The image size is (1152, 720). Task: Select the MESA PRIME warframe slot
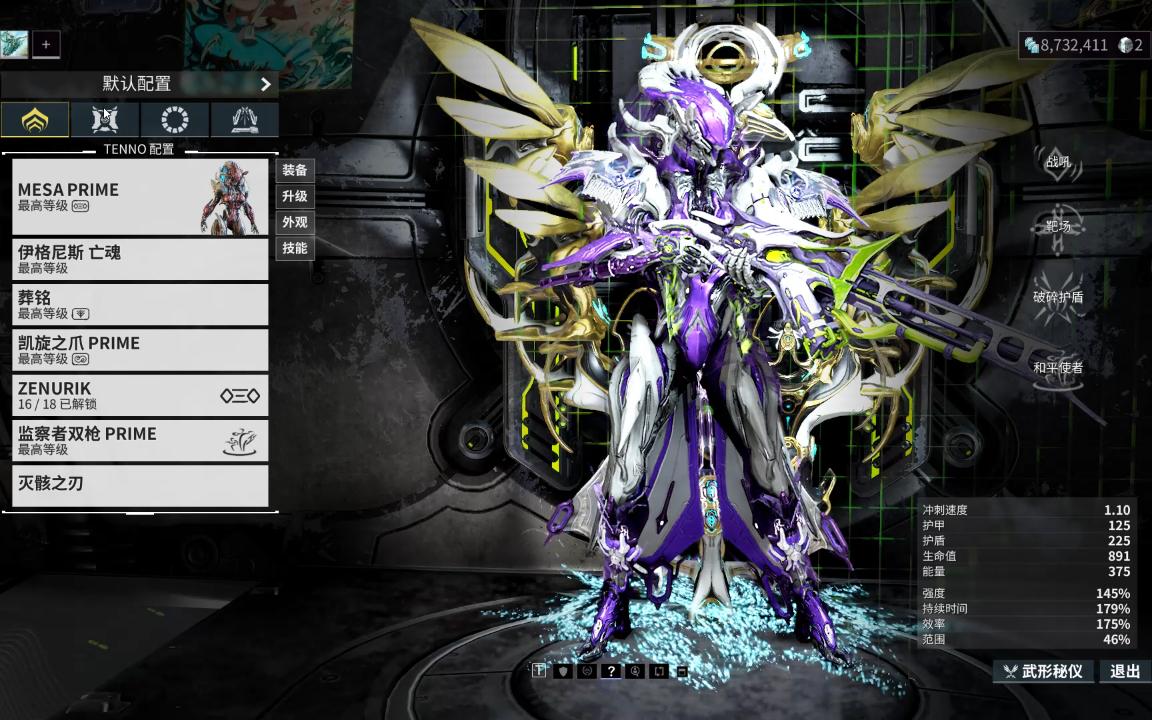140,197
